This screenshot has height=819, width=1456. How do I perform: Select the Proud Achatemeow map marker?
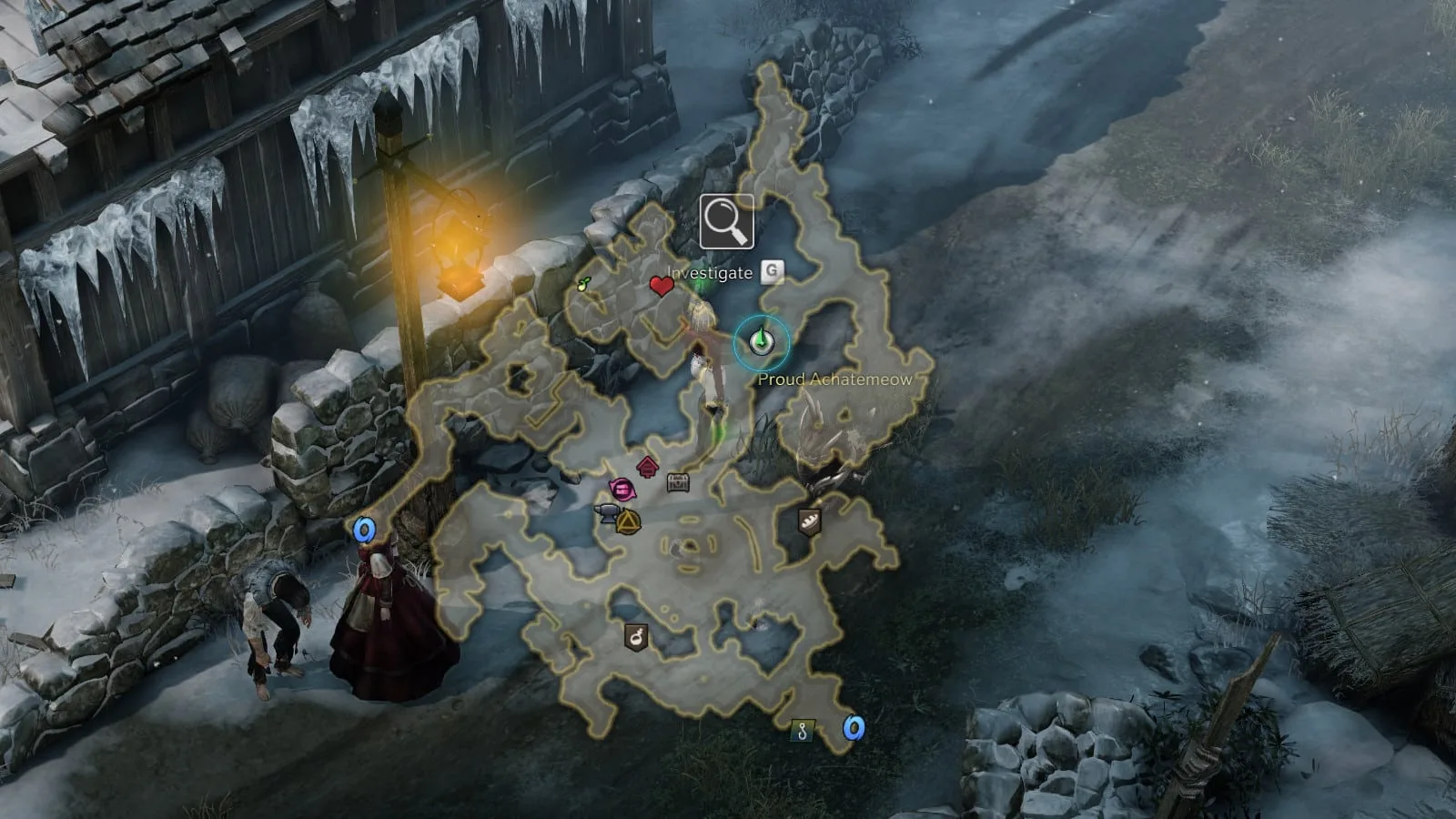(x=762, y=341)
